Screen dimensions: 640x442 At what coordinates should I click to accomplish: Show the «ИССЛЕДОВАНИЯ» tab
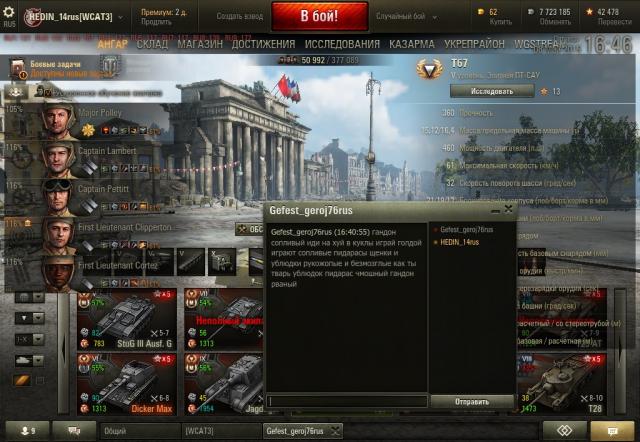click(343, 45)
